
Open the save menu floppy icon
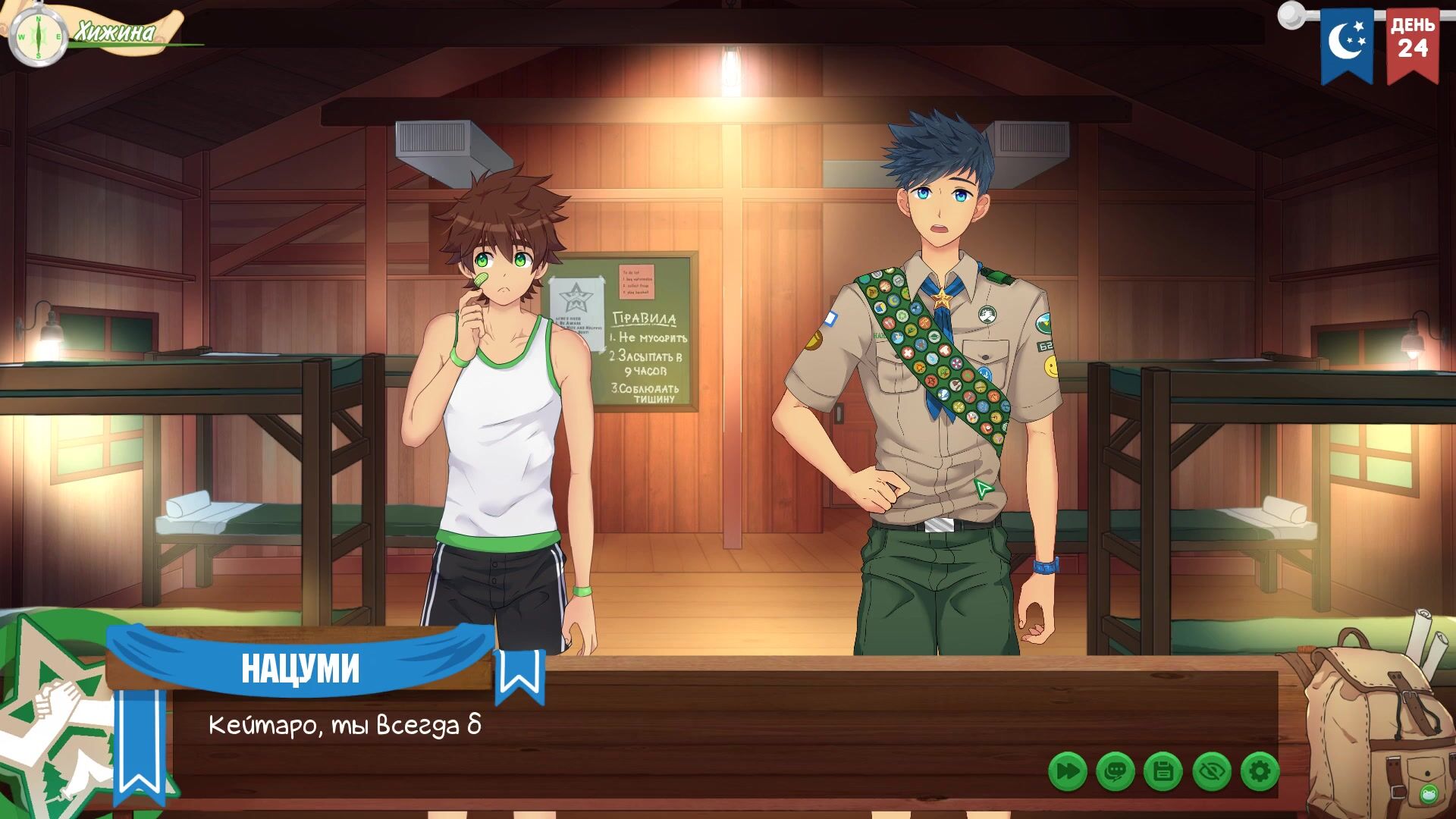(x=1163, y=772)
